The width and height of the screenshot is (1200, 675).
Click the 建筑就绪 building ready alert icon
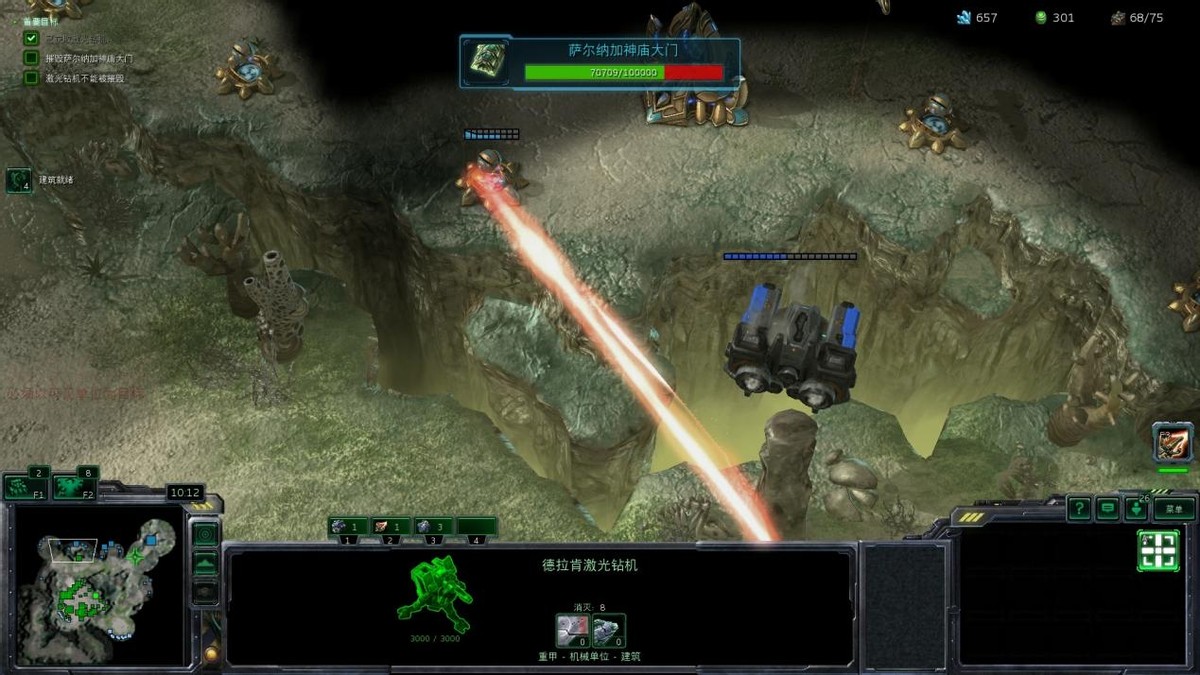coord(19,180)
